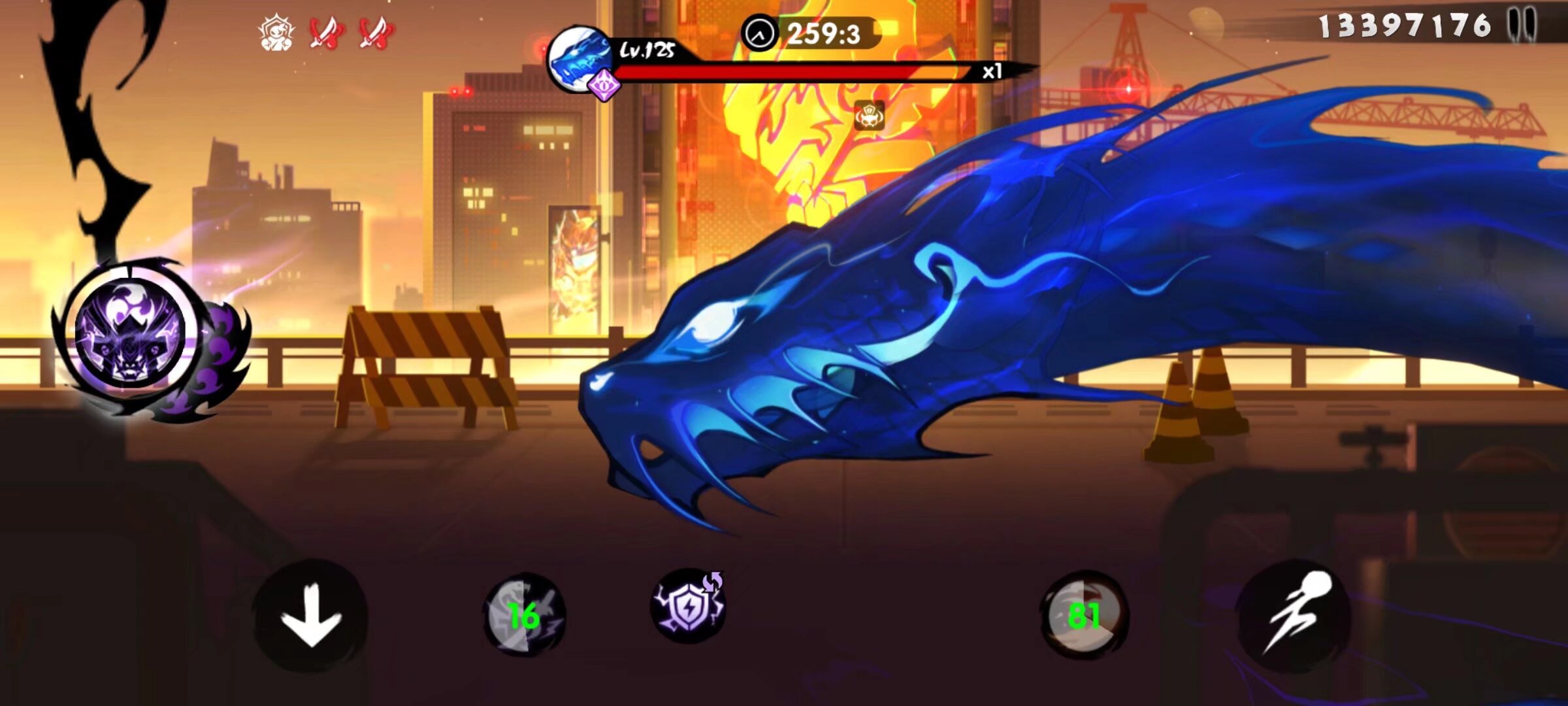Screen dimensions: 1568x706
Task: Trigger the skill with 16 cooldown
Action: 524,615
